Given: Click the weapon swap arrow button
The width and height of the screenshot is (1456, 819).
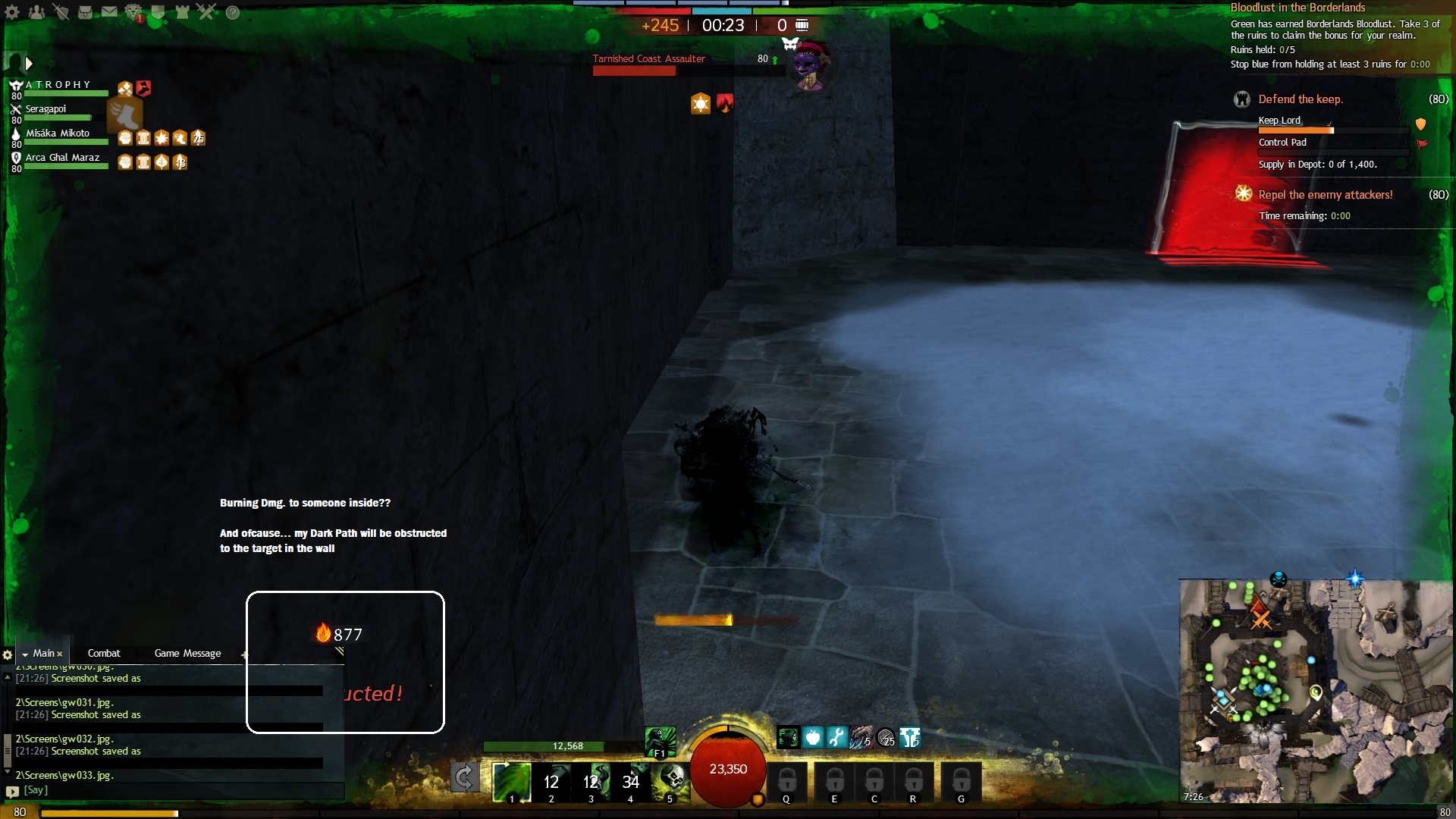Looking at the screenshot, I should coord(464,777).
